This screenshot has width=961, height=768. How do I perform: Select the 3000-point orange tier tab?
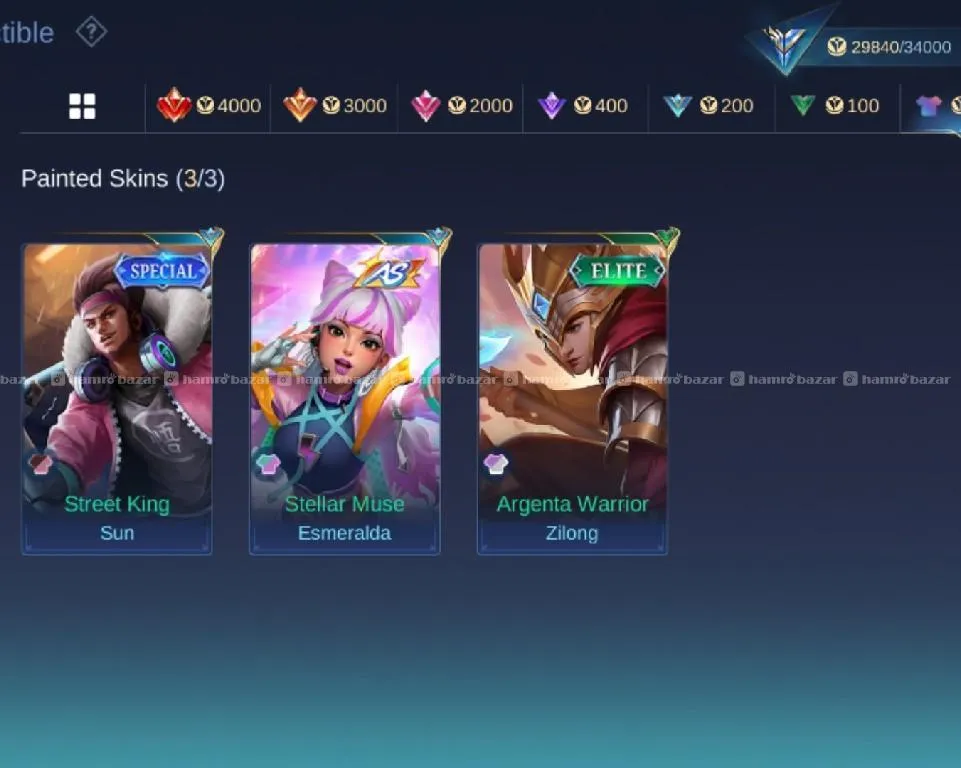[x=335, y=106]
